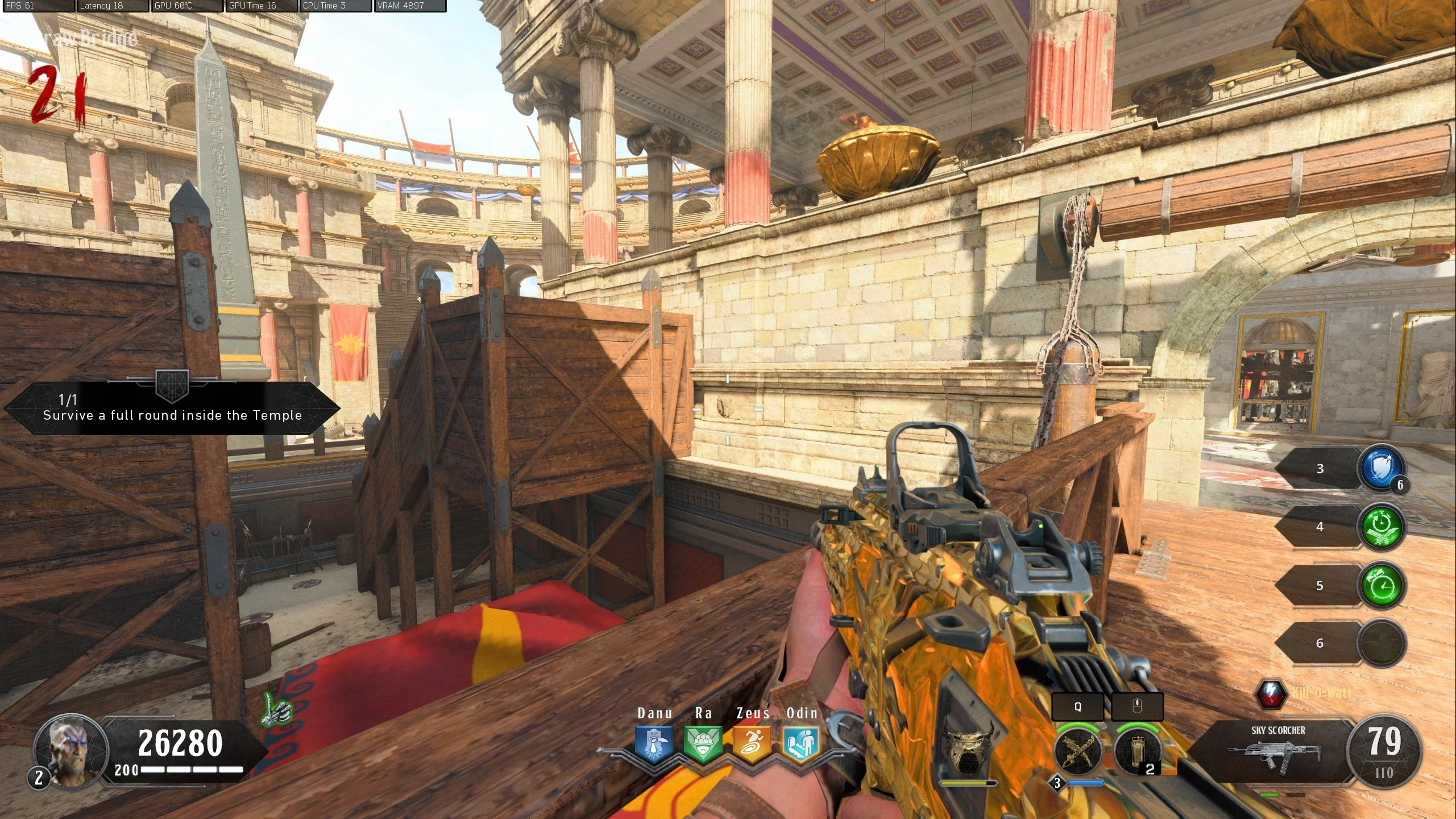Viewport: 1456px width, 819px height.
Task: Select the green Ra perk icon
Action: point(703,743)
